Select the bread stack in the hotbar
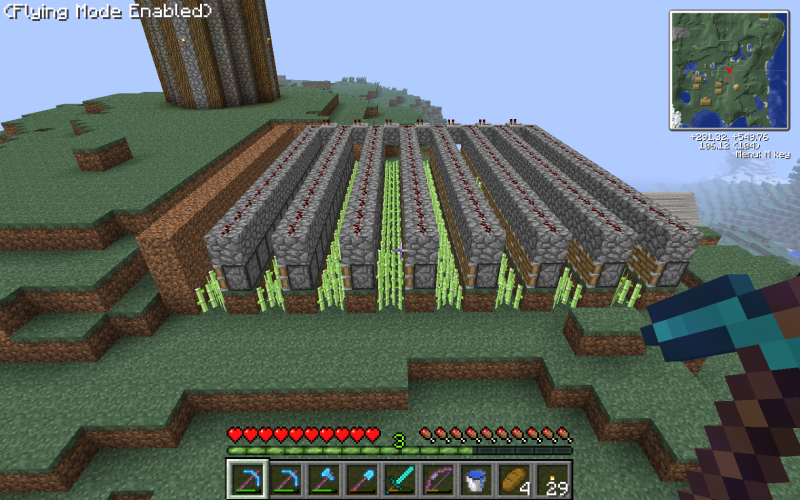The height and width of the screenshot is (500, 800). click(x=514, y=479)
